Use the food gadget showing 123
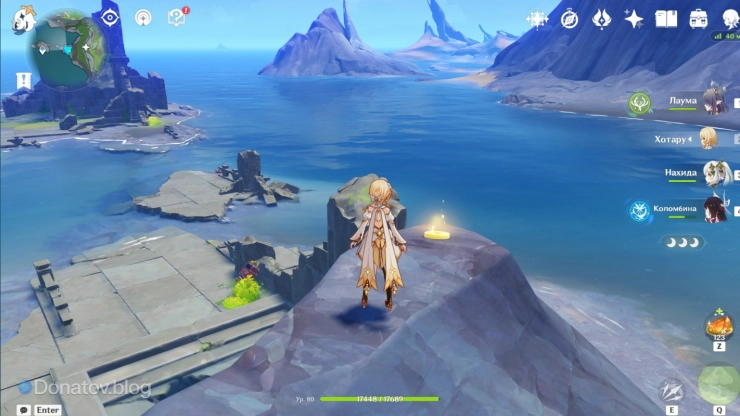740x416 pixels. [718, 326]
